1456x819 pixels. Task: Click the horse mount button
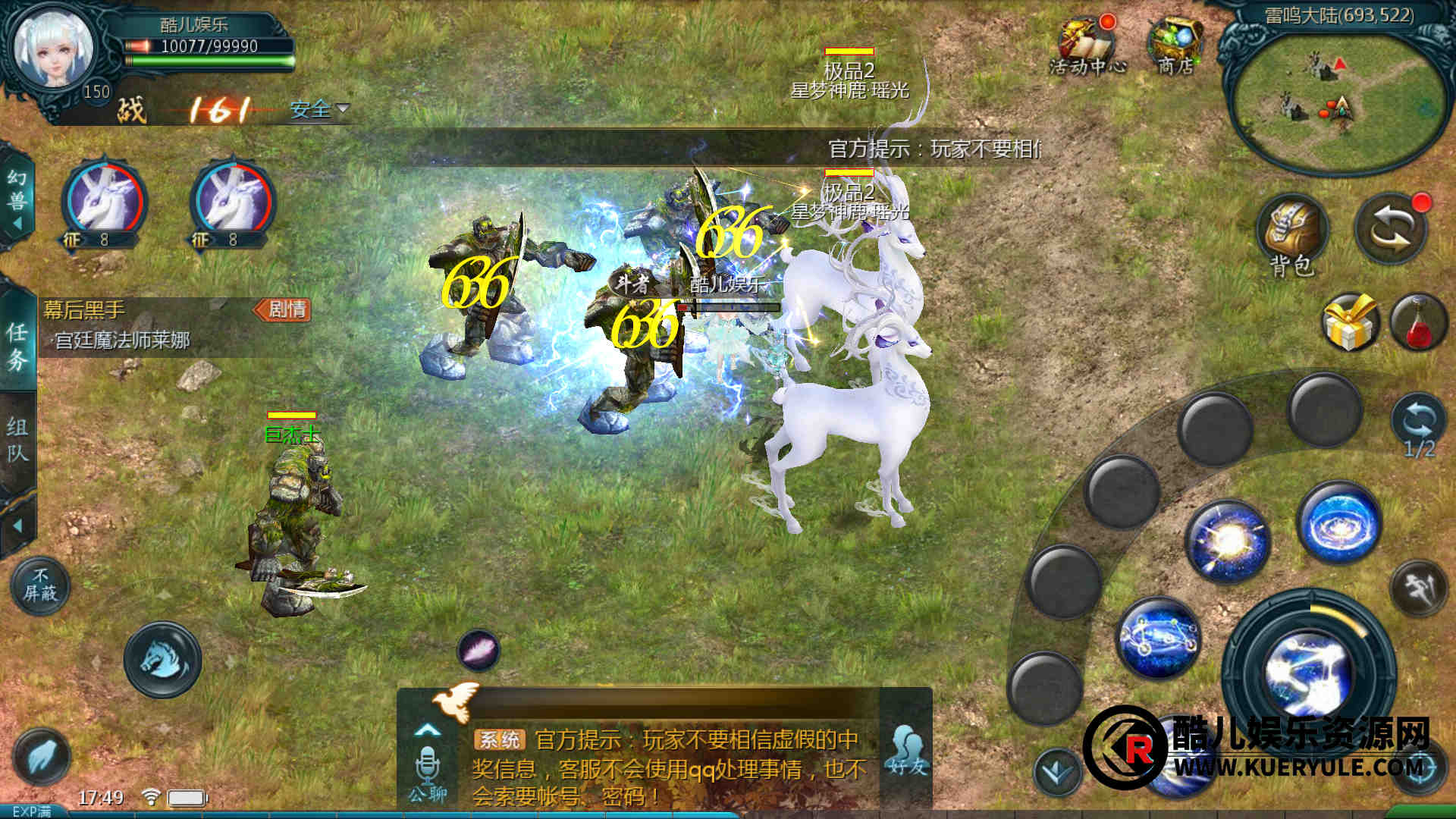[x=162, y=659]
